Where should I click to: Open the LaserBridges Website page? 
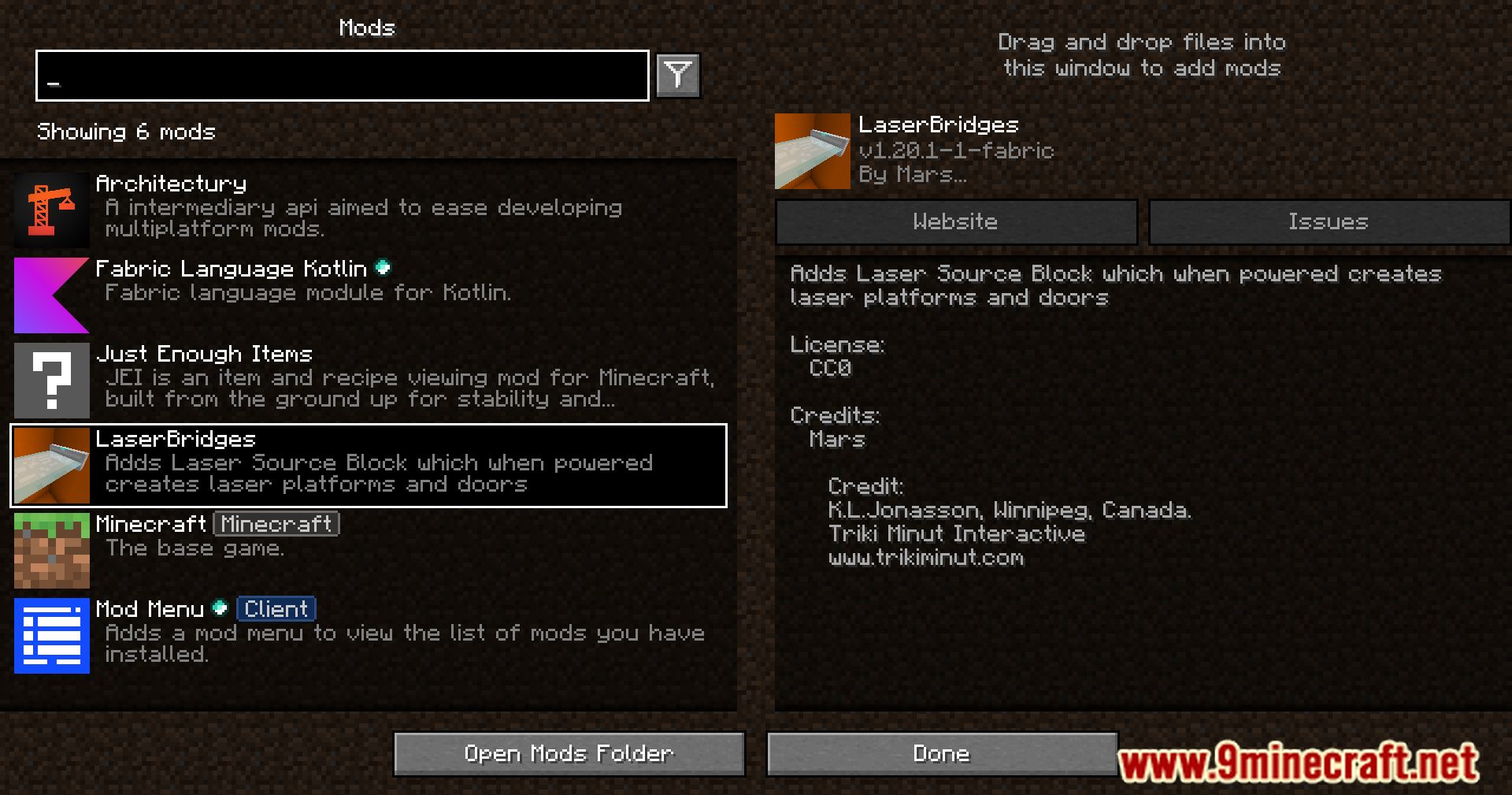tap(955, 221)
